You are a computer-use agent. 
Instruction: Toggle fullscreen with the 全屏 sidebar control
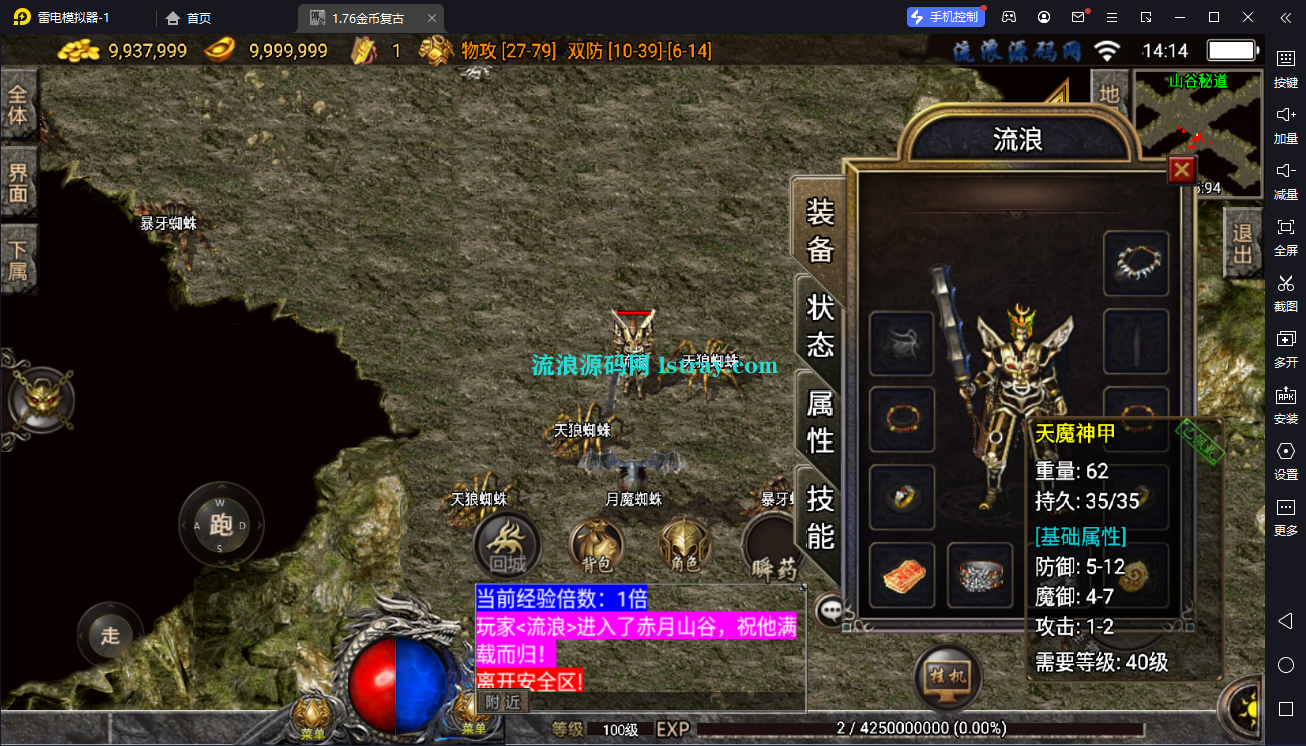click(x=1286, y=238)
